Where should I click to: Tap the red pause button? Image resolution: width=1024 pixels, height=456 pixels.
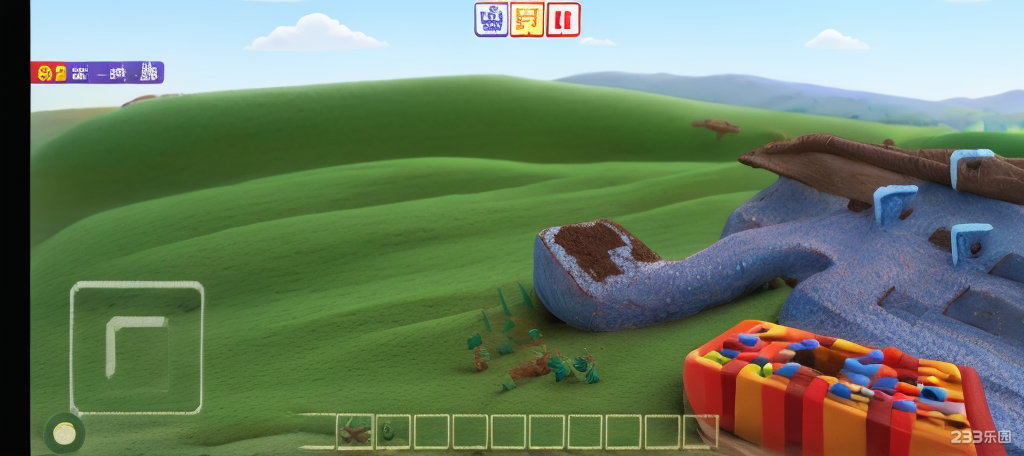[563, 19]
